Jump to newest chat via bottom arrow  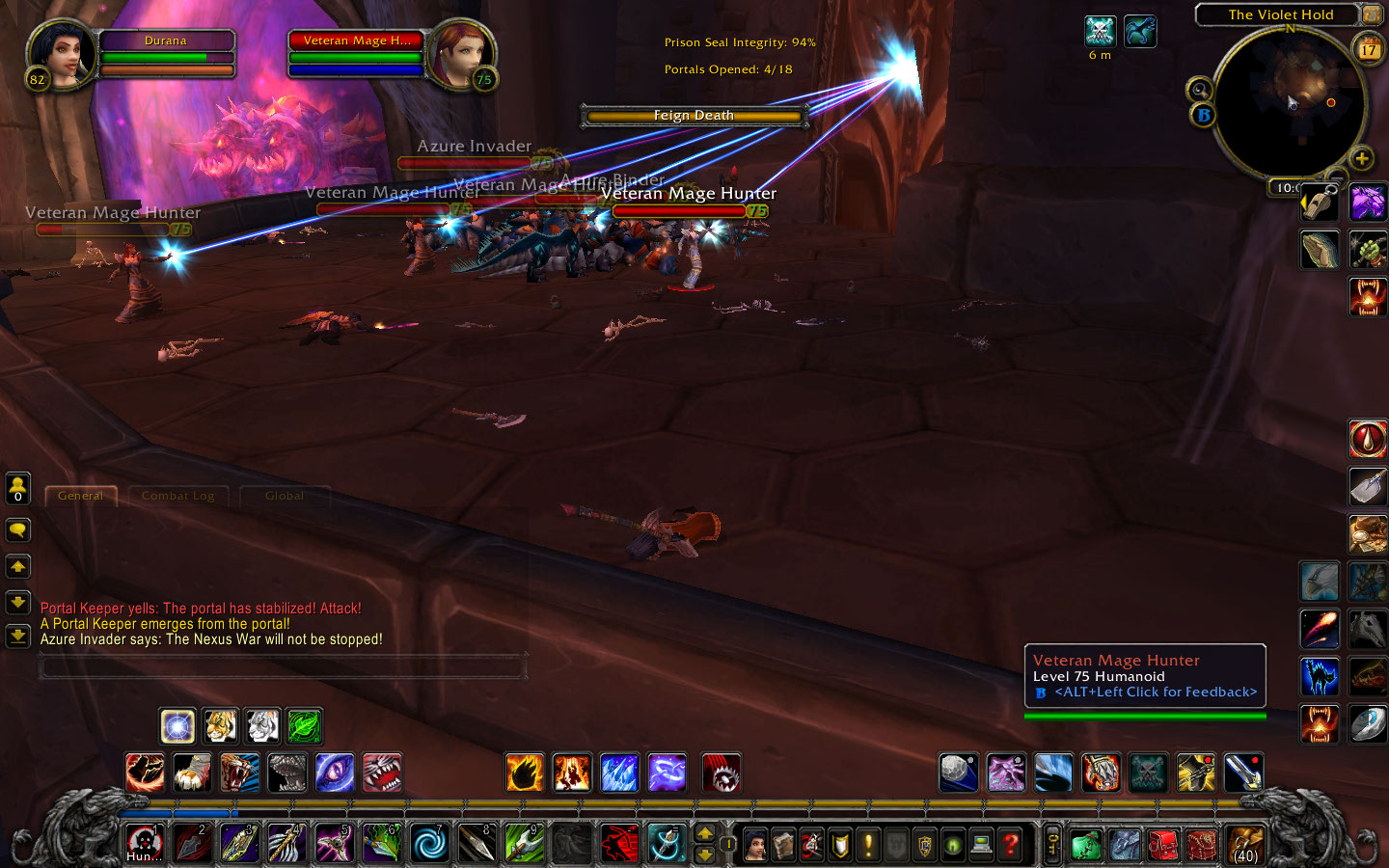point(17,637)
